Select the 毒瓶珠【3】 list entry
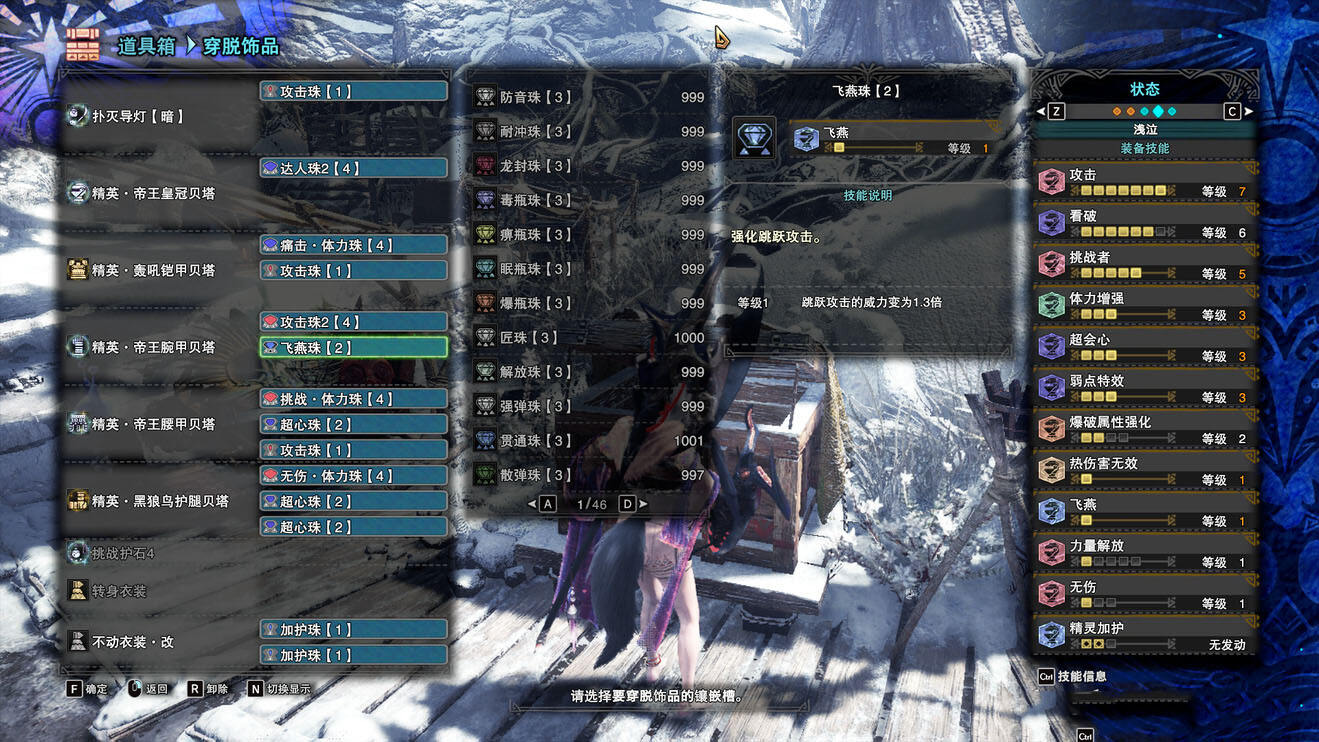The height and width of the screenshot is (742, 1319). (589, 200)
